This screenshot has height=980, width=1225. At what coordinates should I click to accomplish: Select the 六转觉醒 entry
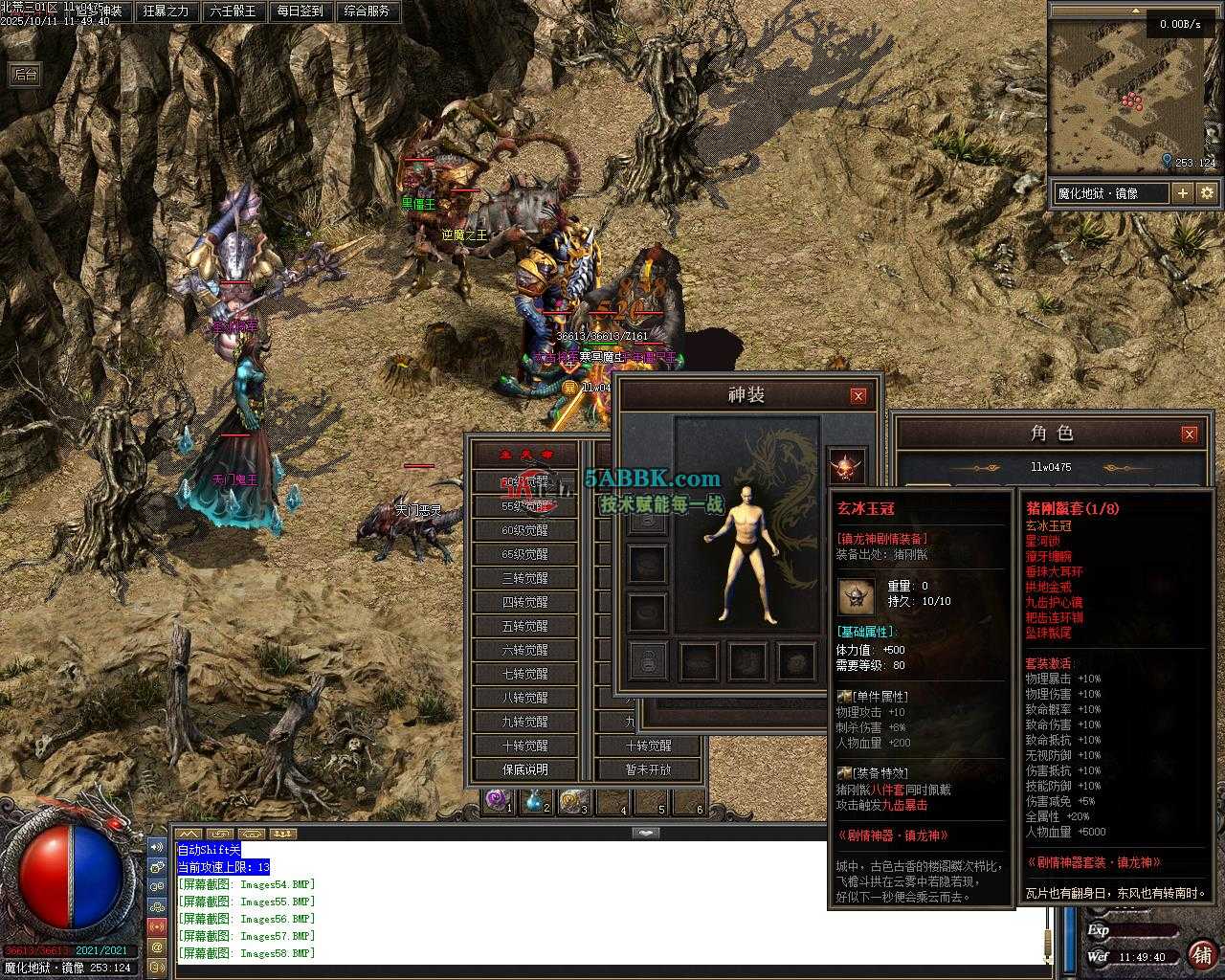click(524, 650)
